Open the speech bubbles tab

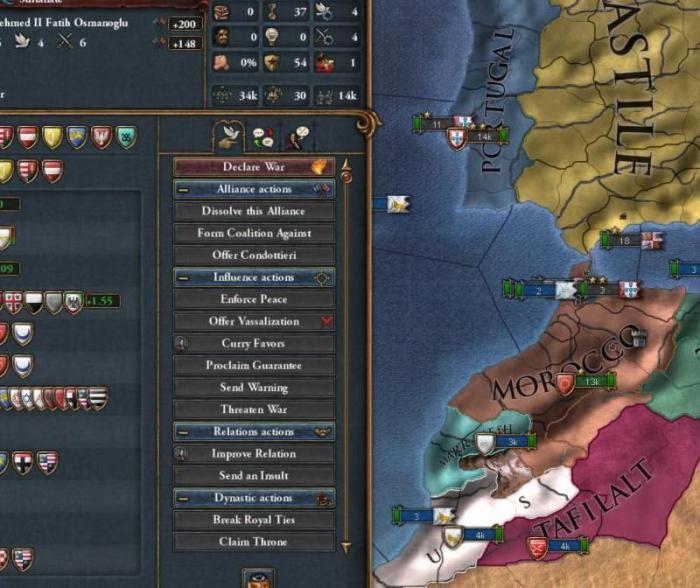point(261,135)
